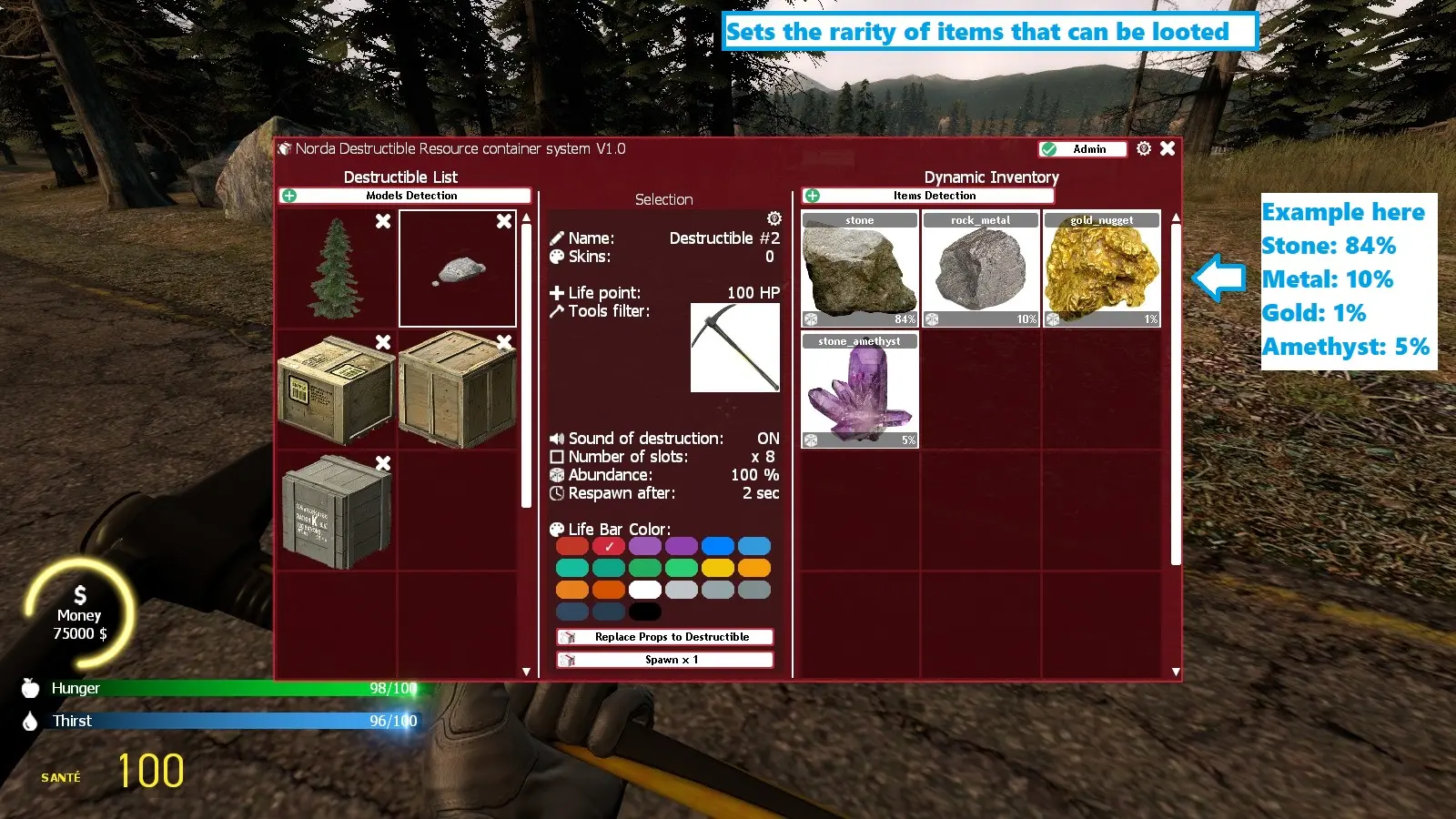Screen dimensions: 1456x819
Task: Select the Destructible List panel header
Action: coord(400,177)
